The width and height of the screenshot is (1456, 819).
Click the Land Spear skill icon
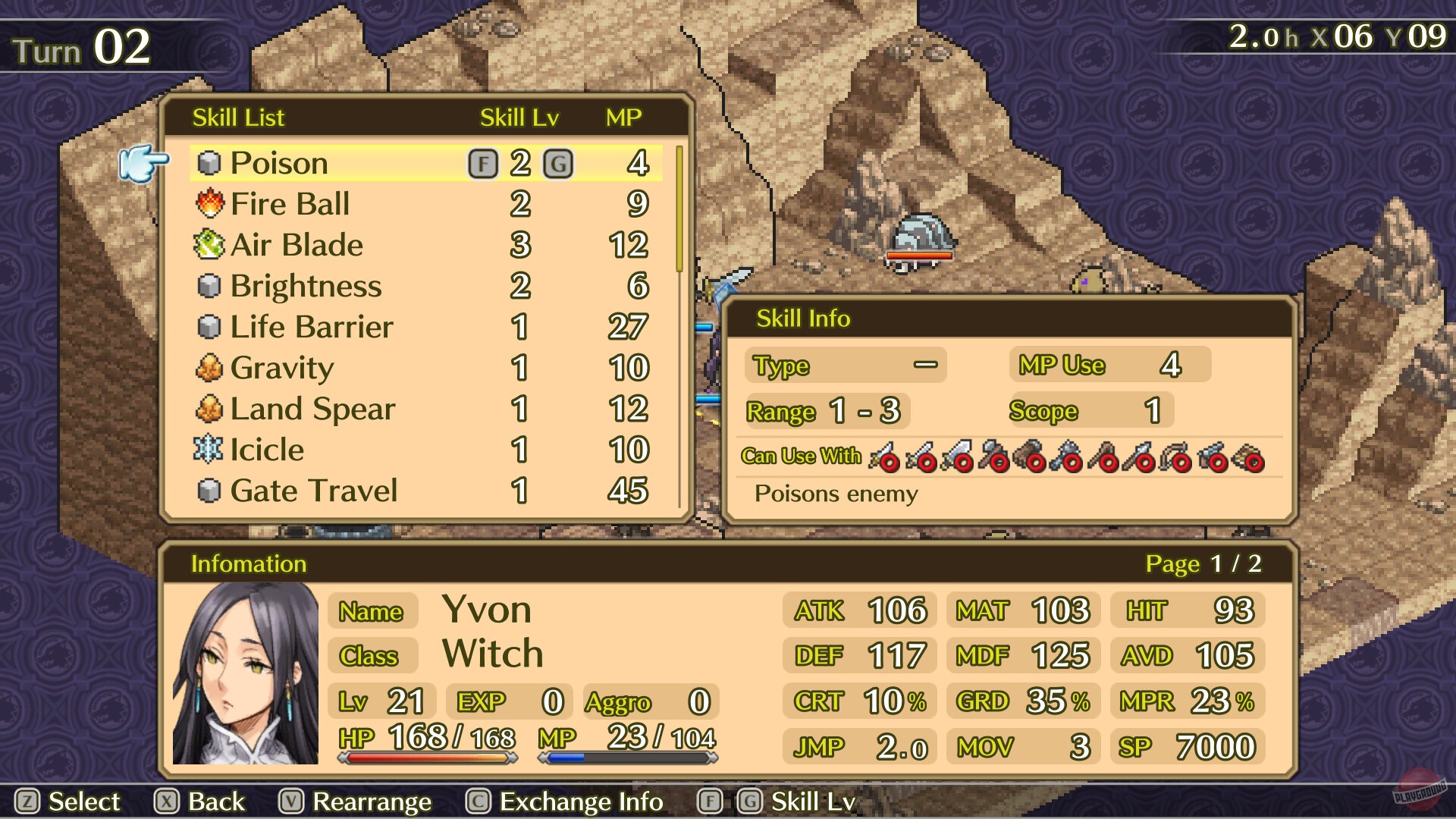point(208,408)
